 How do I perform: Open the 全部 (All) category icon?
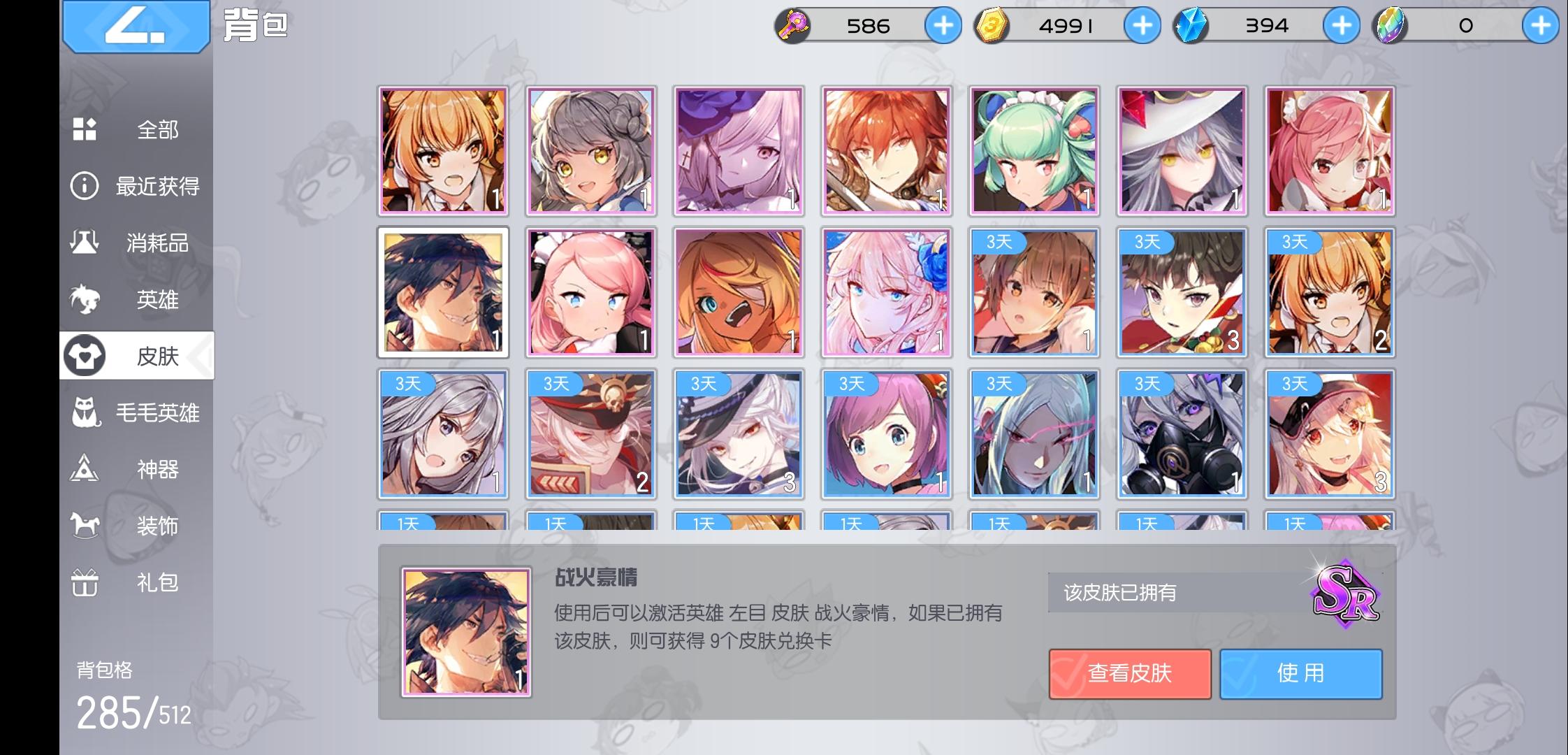coord(83,129)
